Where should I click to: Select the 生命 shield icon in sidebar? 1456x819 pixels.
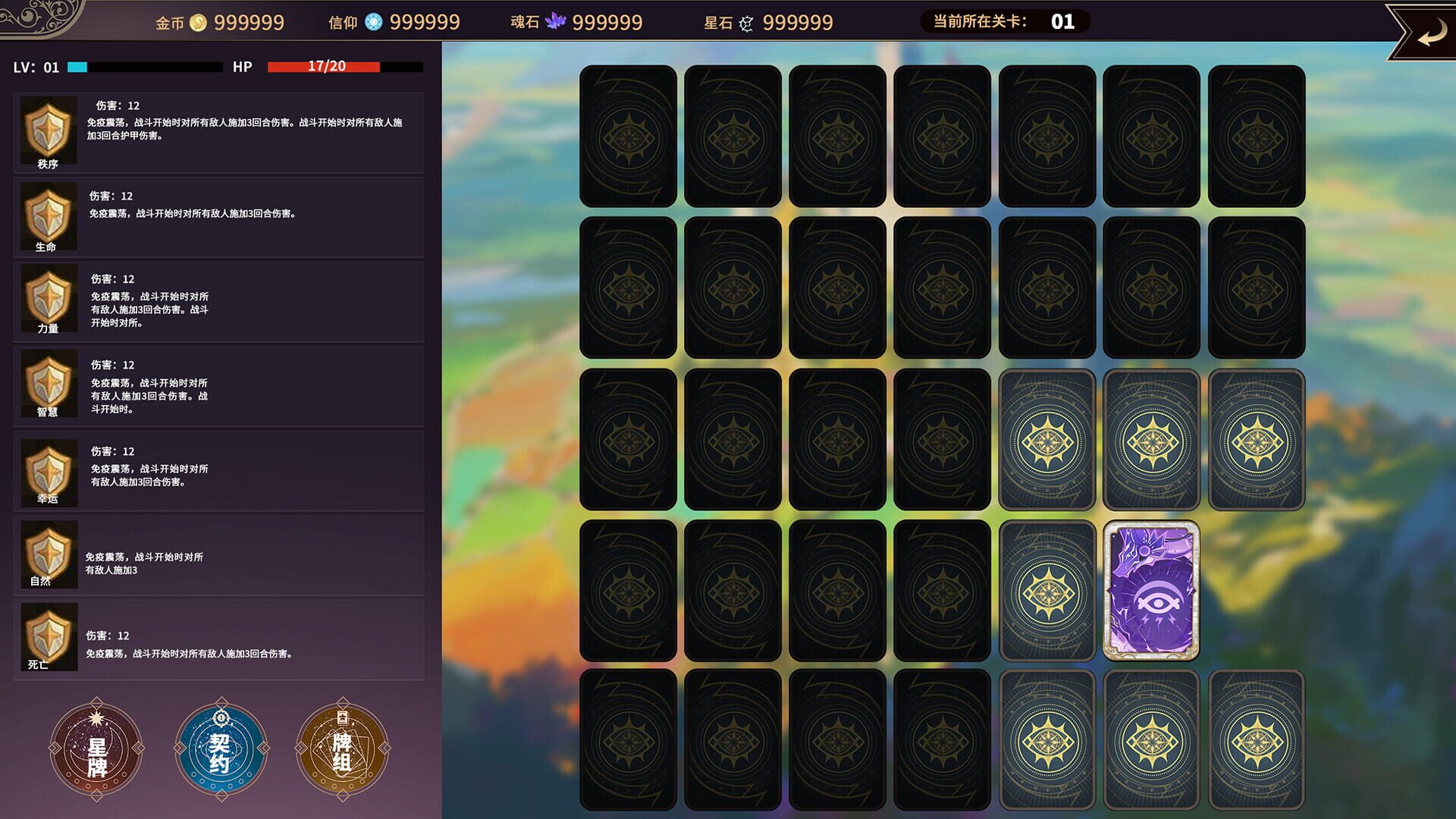(49, 215)
